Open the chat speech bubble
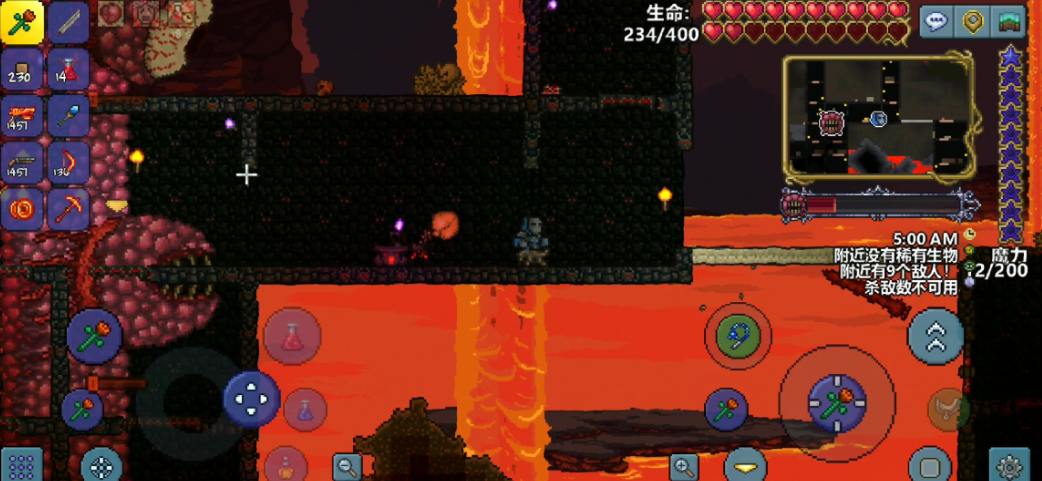 [936, 22]
